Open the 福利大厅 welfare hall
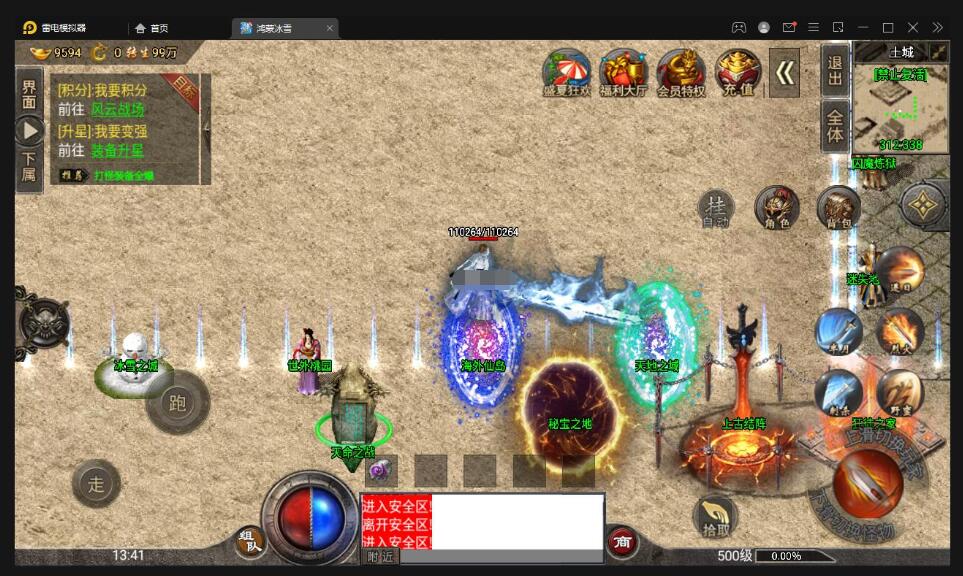This screenshot has width=963, height=576. [x=624, y=73]
